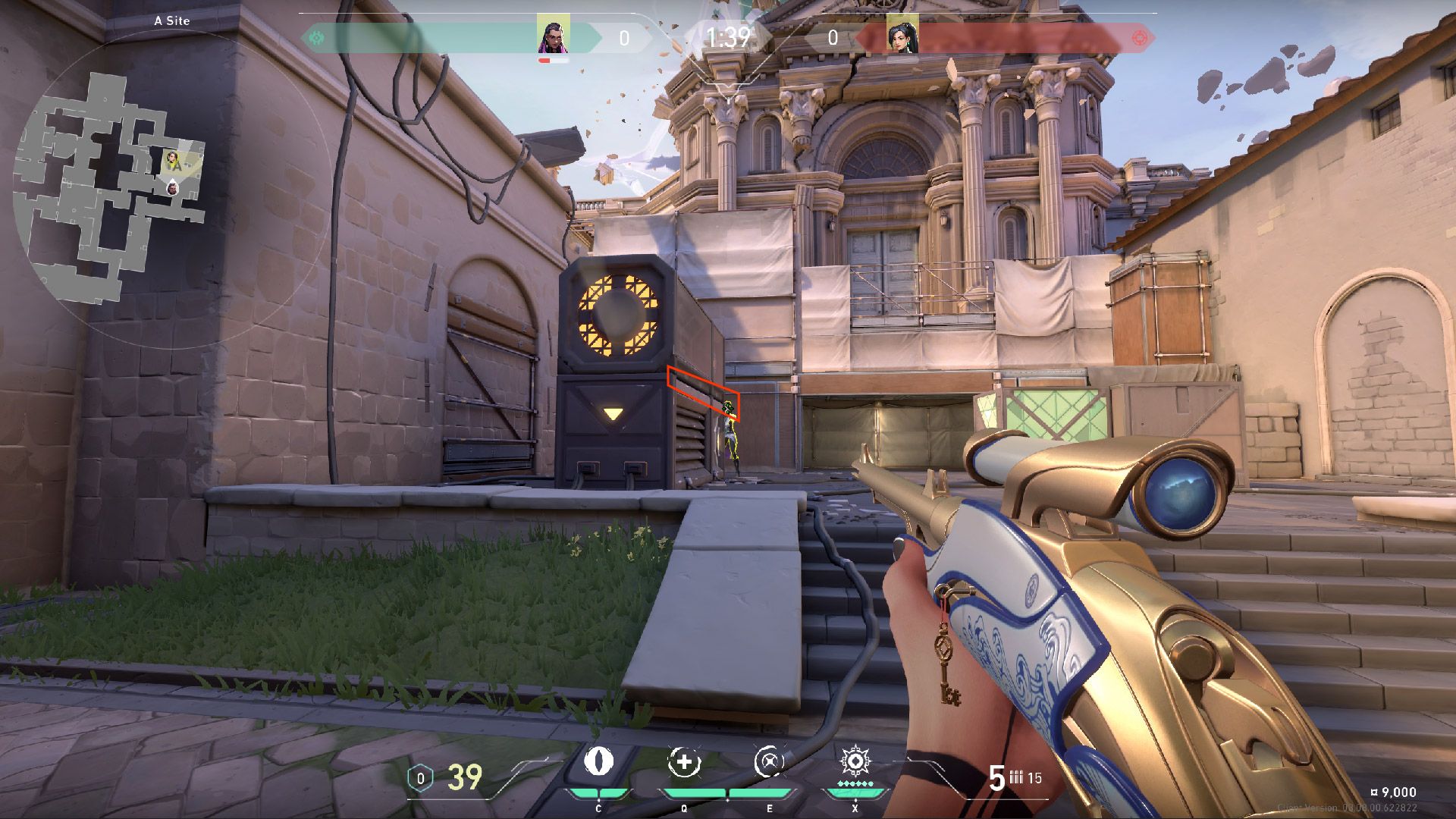
Task: Trigger the crossed-circle E ability
Action: pyautogui.click(x=769, y=762)
